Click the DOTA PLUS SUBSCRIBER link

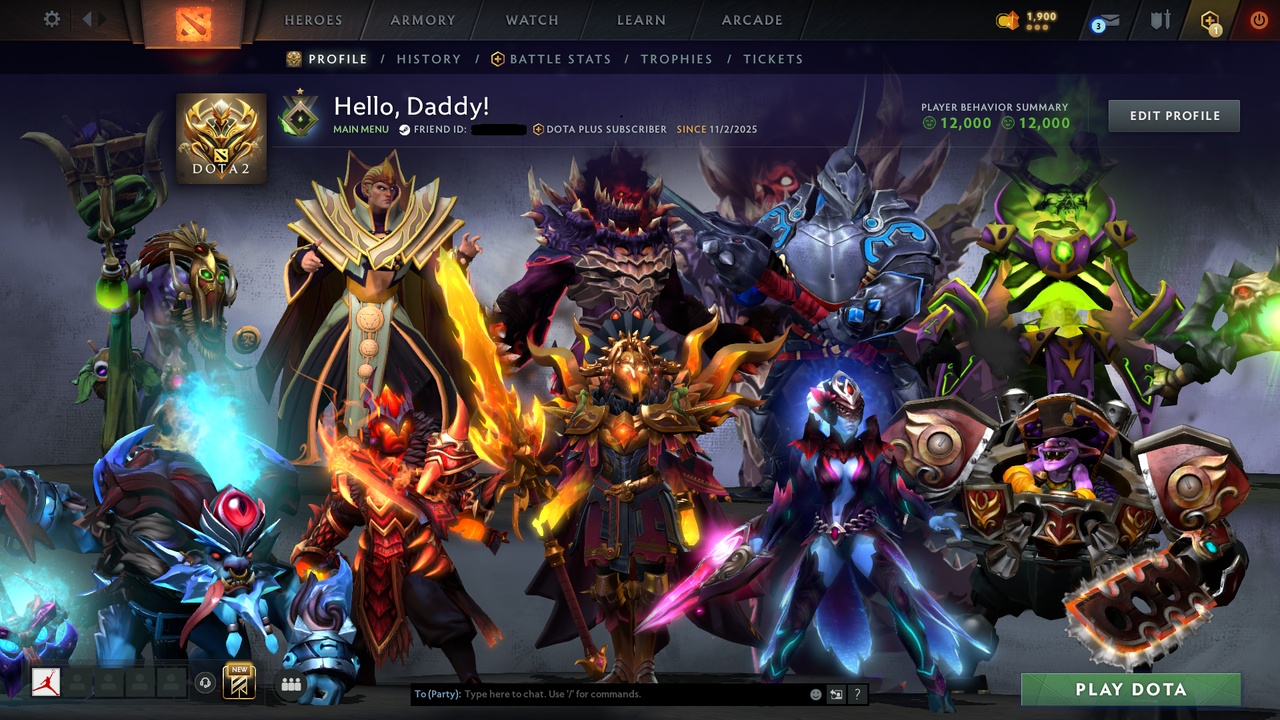pos(606,129)
